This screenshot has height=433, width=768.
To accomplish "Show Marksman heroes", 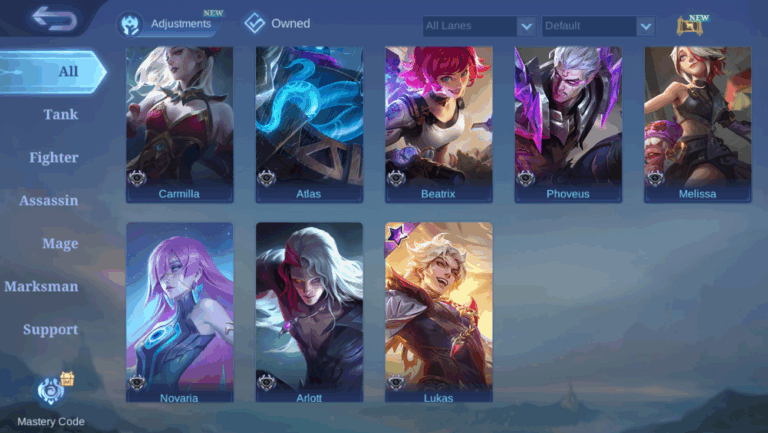I will coord(41,286).
